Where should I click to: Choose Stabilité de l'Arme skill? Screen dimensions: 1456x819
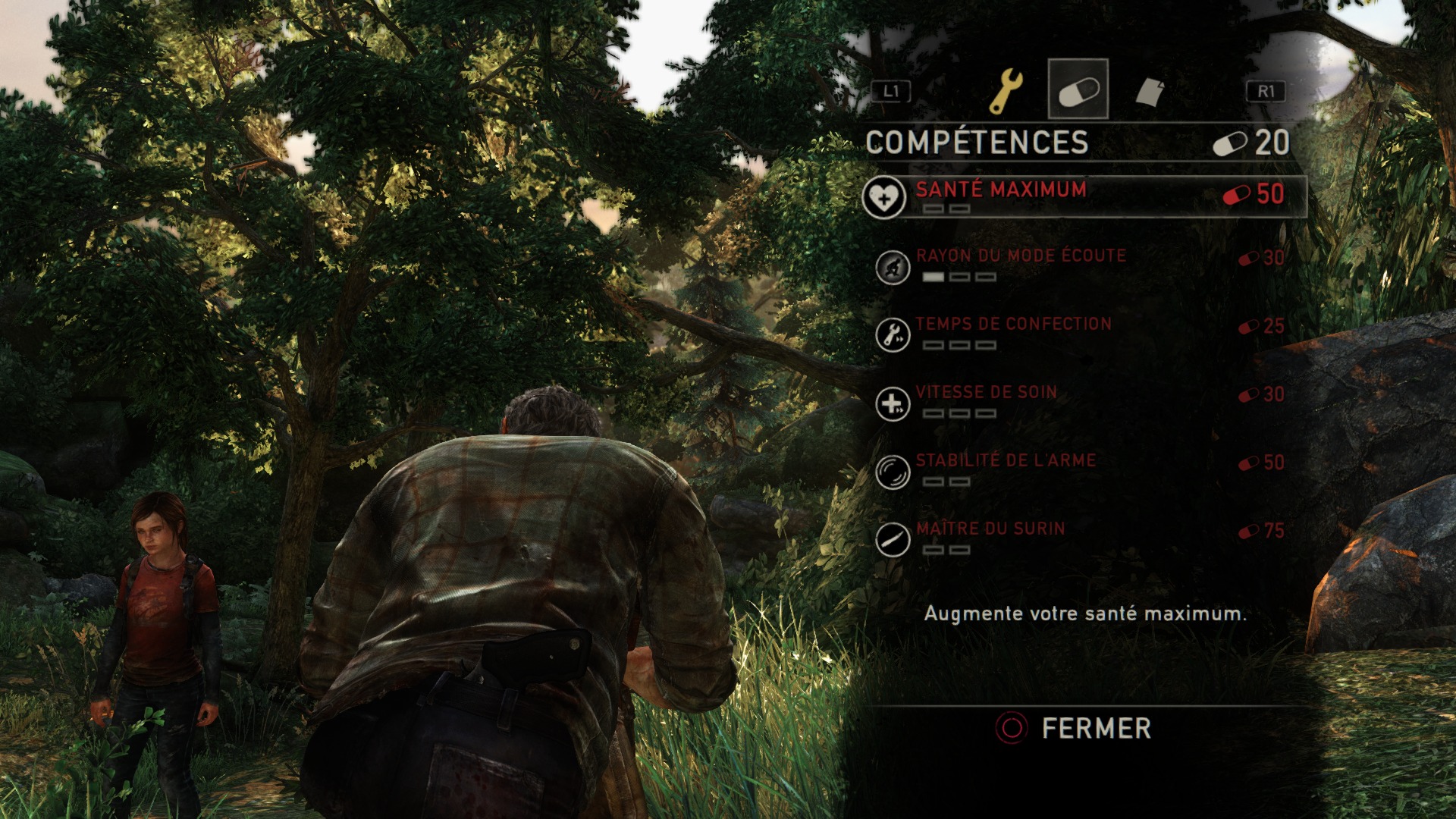pos(1006,462)
